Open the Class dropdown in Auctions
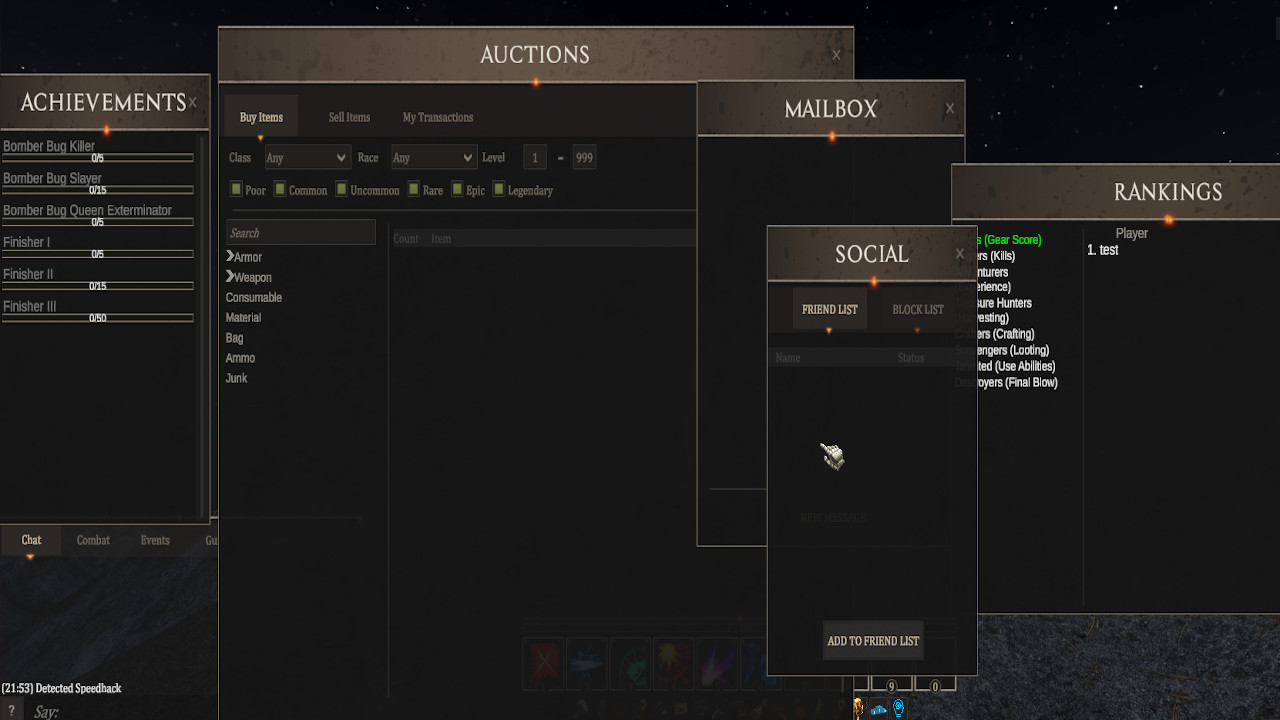Screen dimensions: 1280x720 [x=307, y=157]
